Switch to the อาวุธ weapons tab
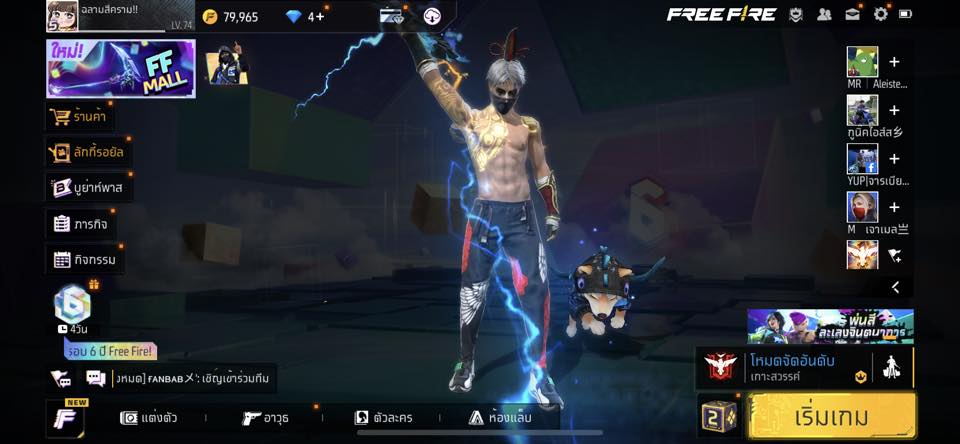This screenshot has width=960, height=444. (267, 418)
